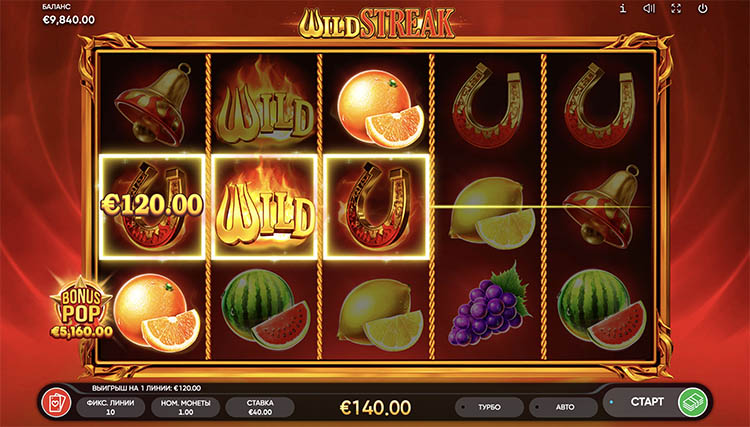Click the green cash icon beside СТАРТ
The width and height of the screenshot is (750, 427).
pos(691,402)
